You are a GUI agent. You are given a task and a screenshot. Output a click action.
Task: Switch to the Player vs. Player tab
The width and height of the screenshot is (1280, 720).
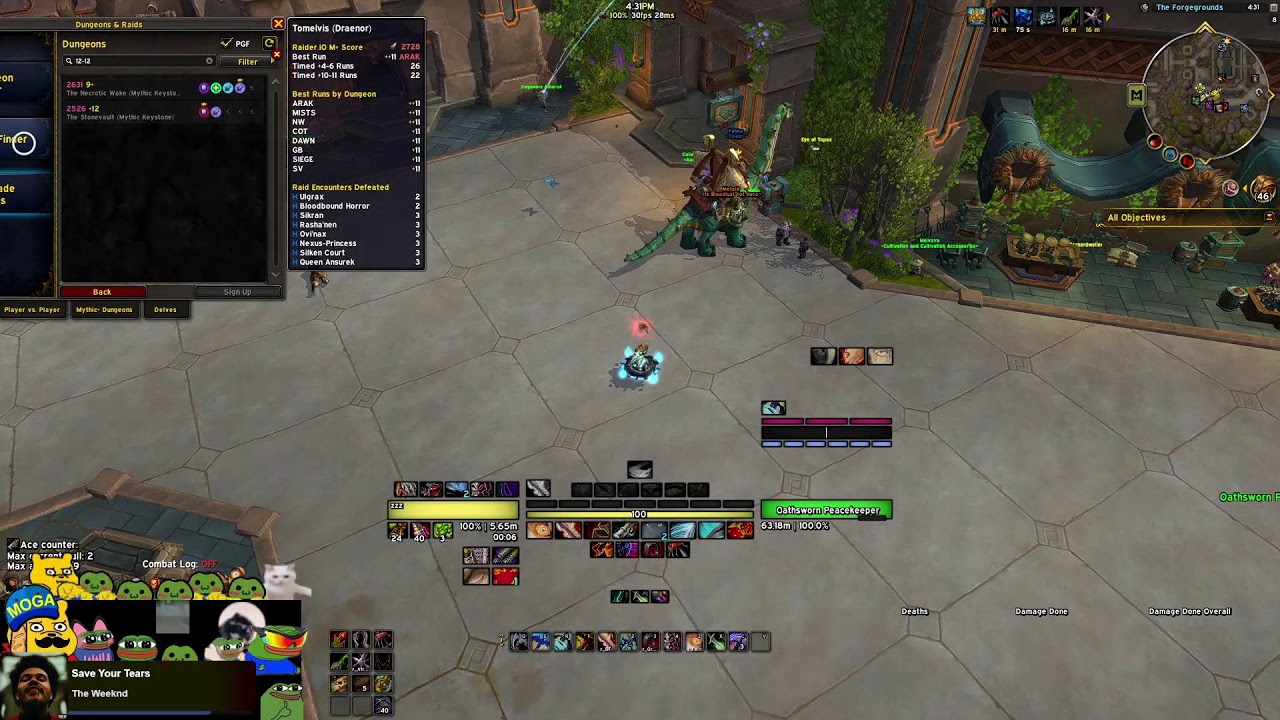point(32,310)
